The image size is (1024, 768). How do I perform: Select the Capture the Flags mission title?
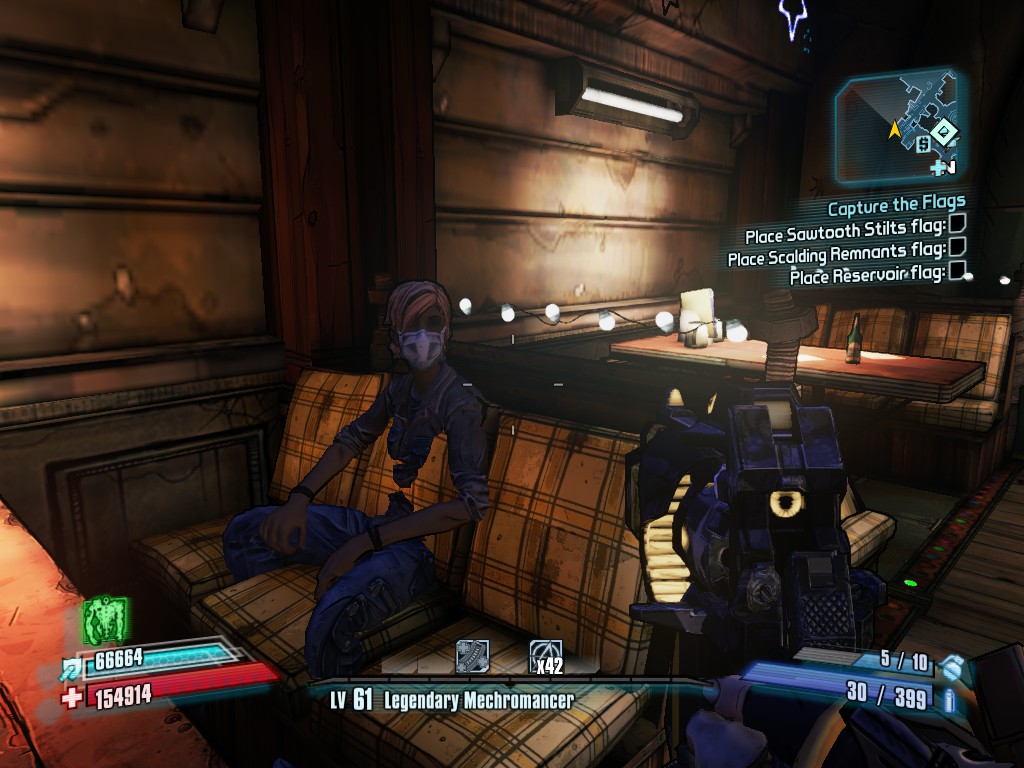click(896, 207)
